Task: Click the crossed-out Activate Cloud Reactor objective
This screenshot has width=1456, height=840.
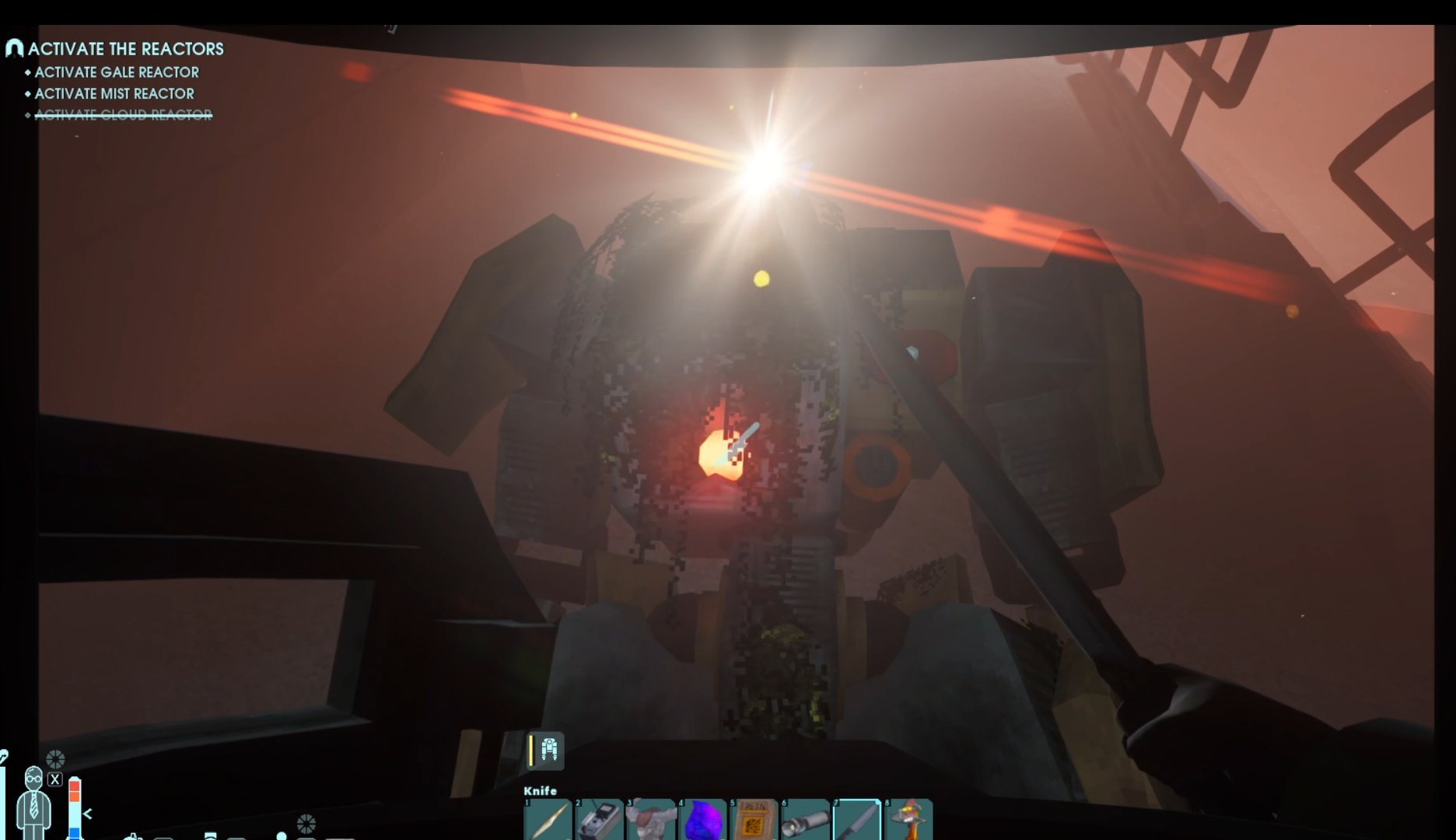Action: click(x=123, y=115)
